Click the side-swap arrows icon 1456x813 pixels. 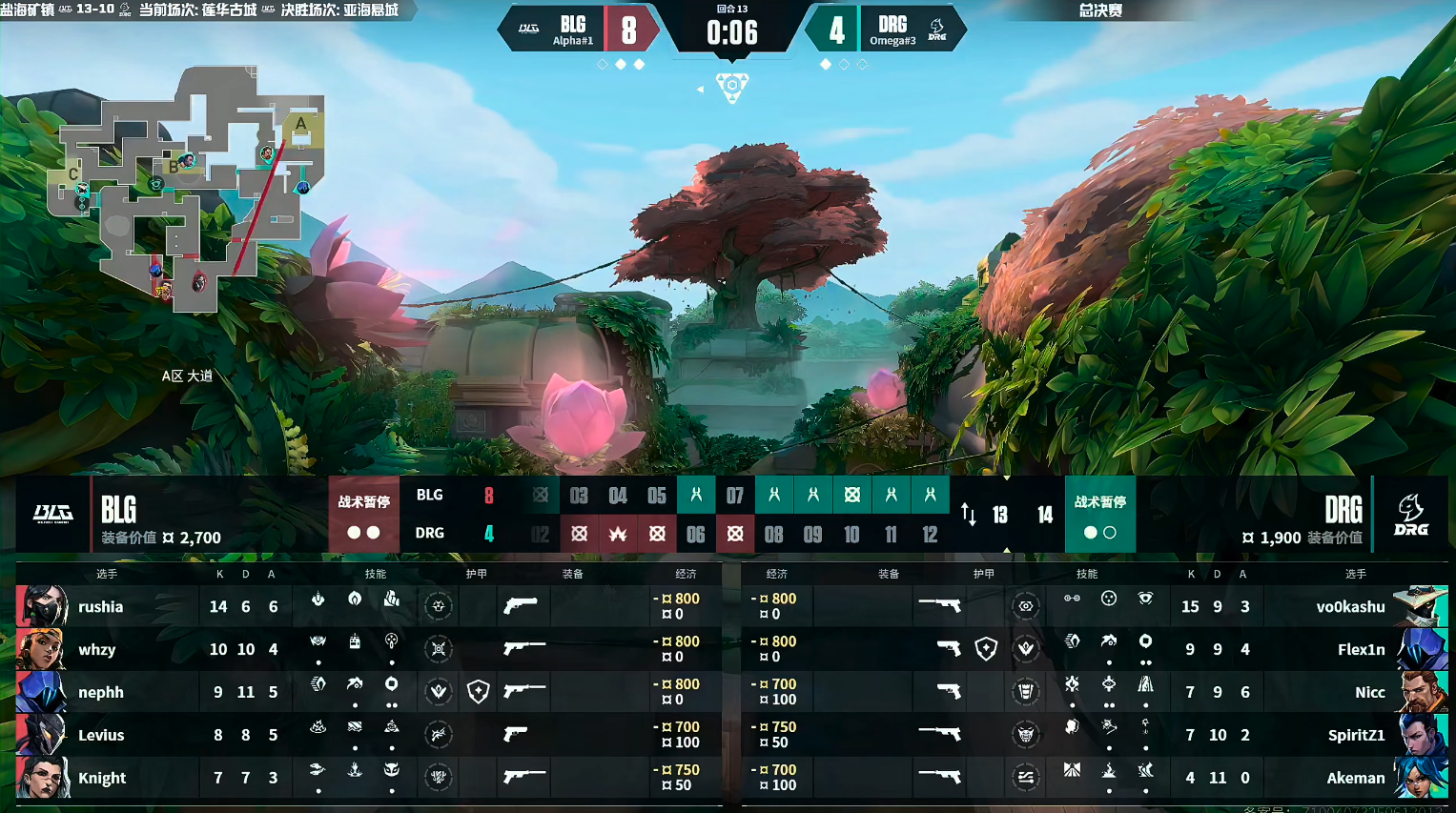[x=969, y=515]
